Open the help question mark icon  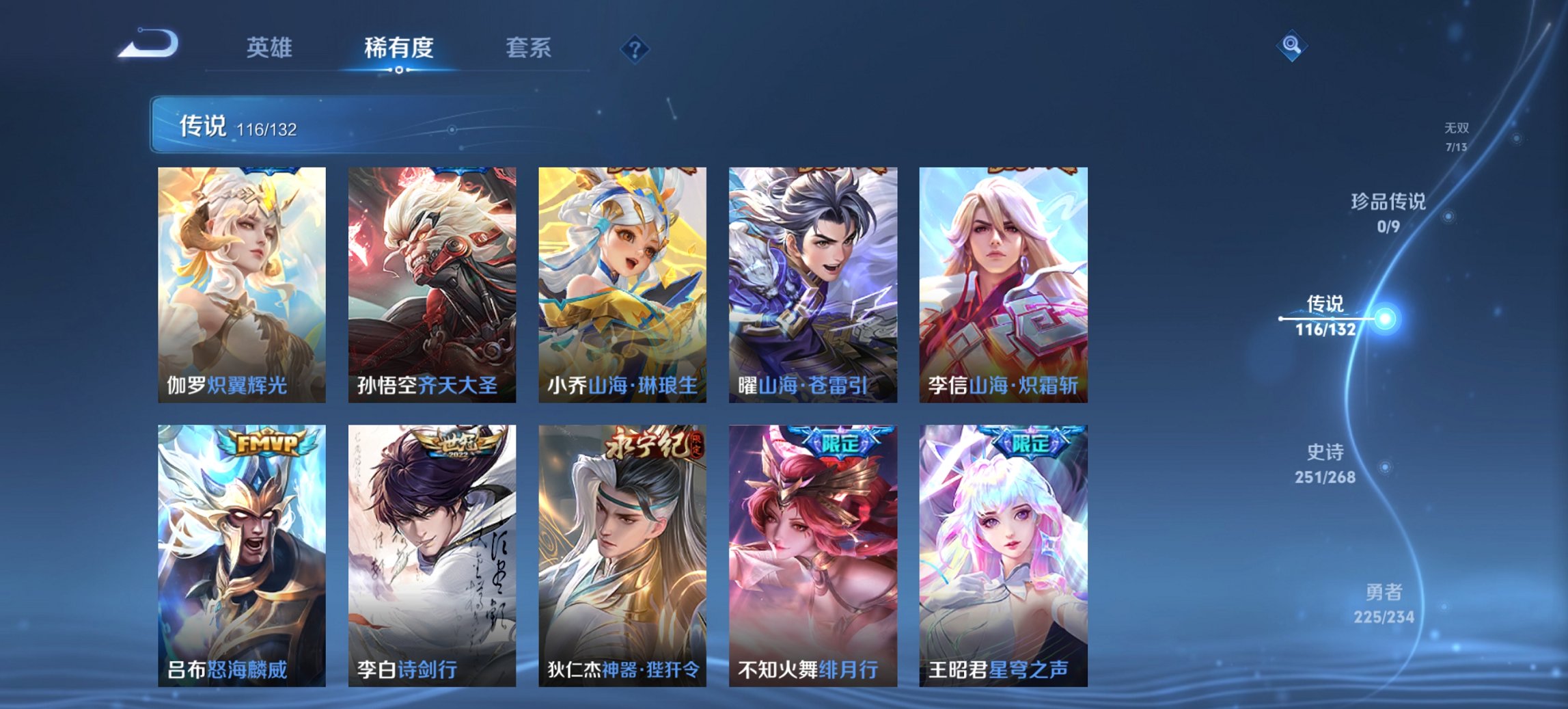634,48
